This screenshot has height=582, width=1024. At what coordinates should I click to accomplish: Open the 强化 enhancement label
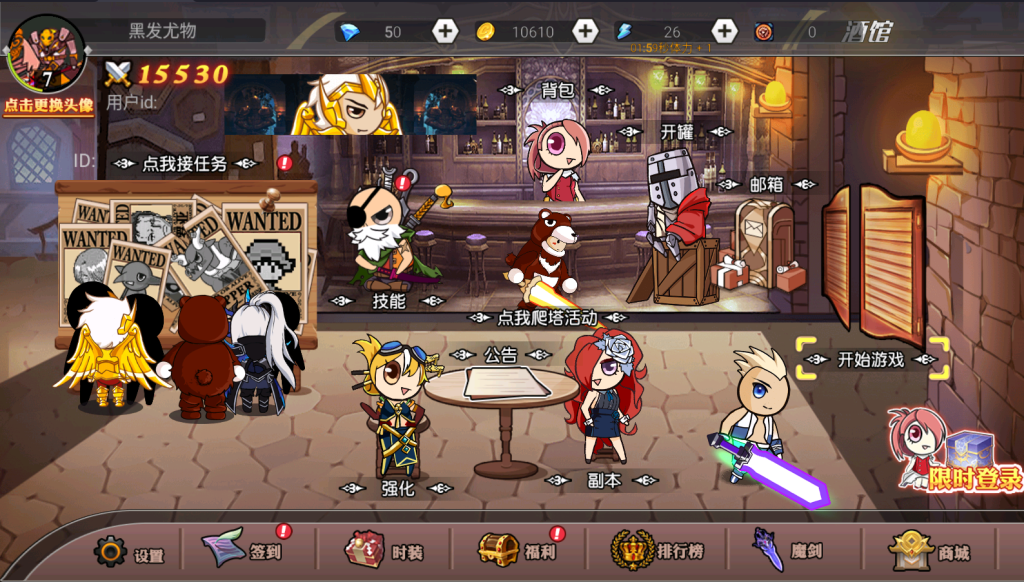(397, 488)
